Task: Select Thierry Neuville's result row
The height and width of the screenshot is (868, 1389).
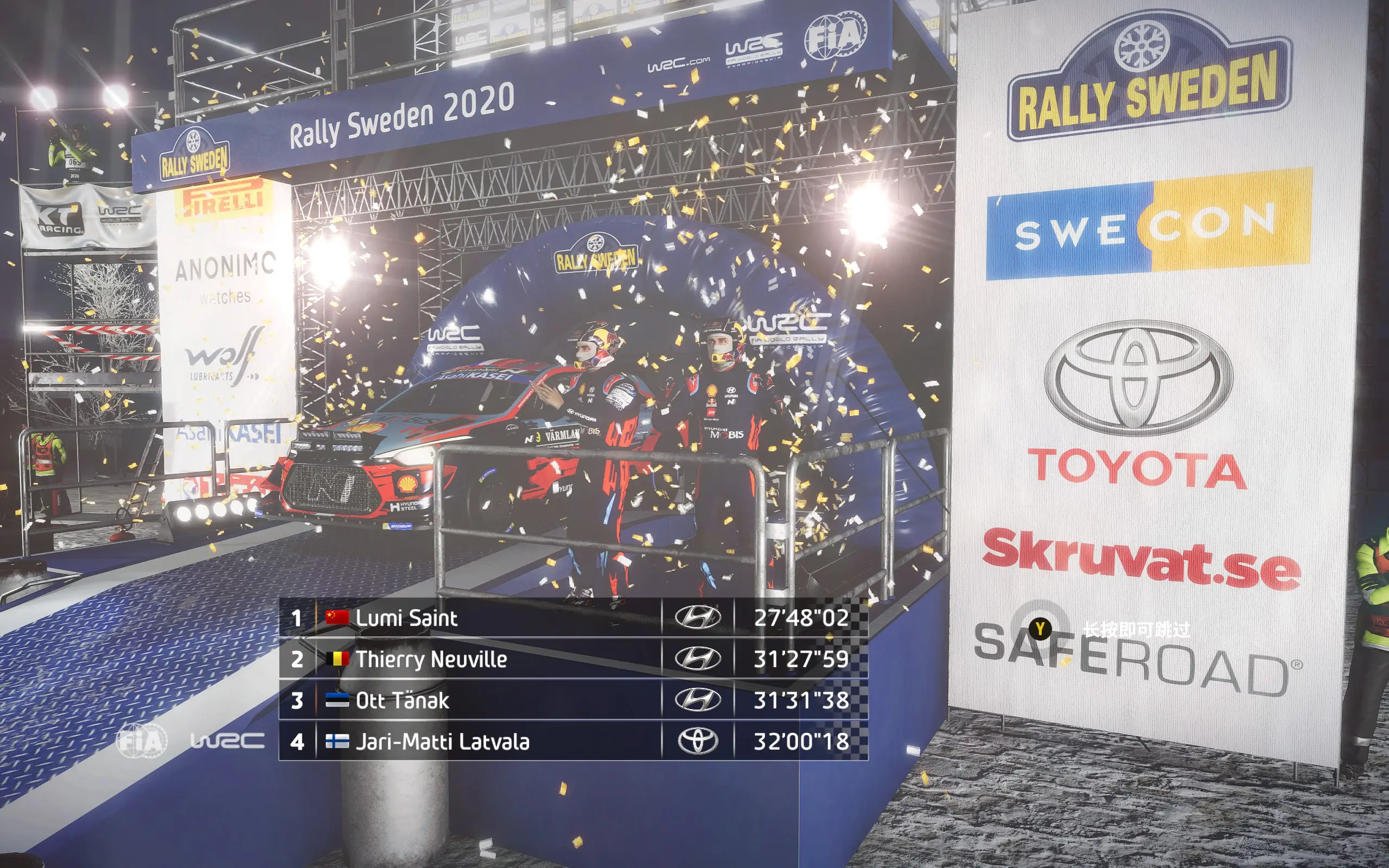Action: pos(573,659)
